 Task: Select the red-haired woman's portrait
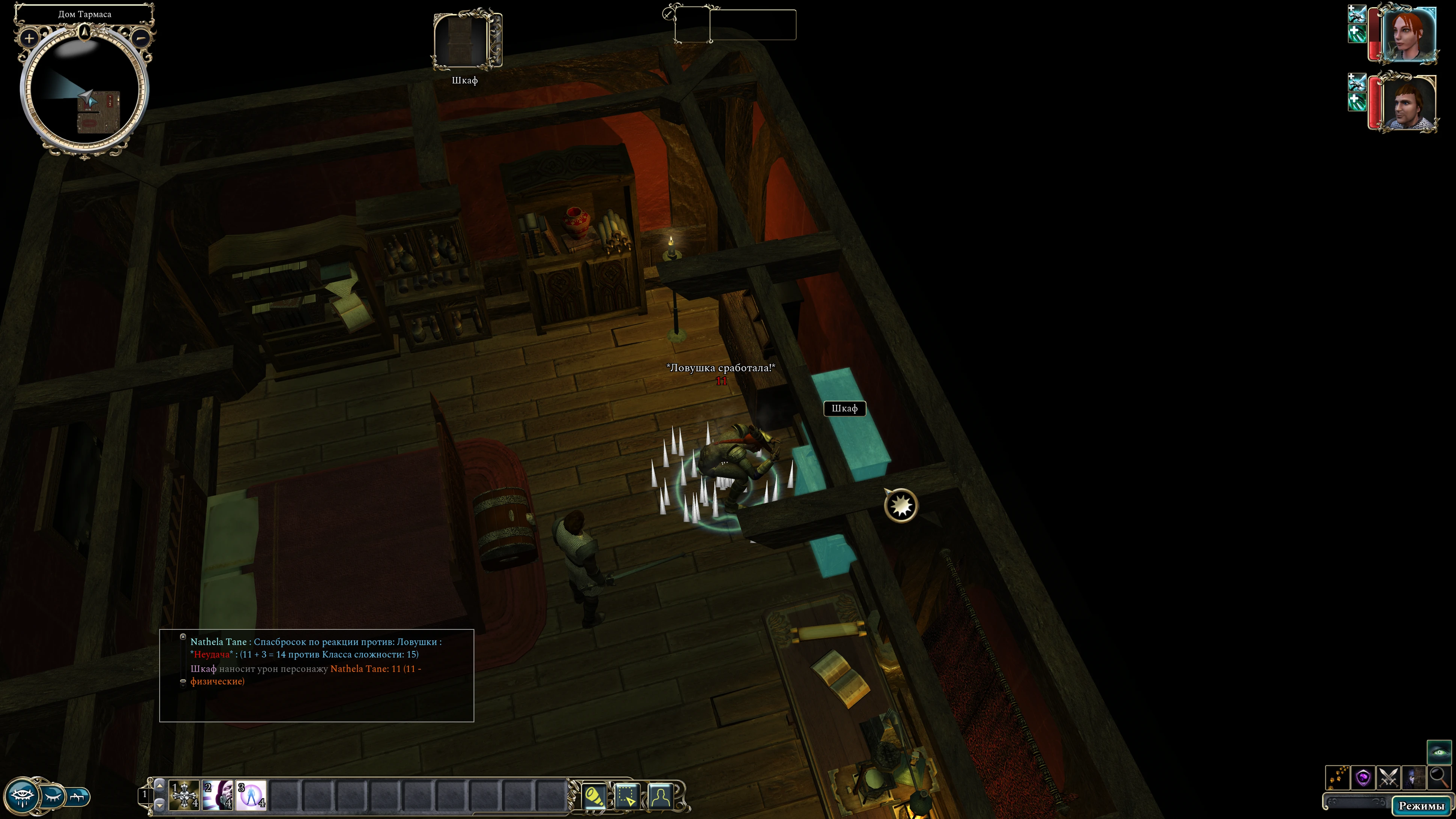click(x=1409, y=33)
